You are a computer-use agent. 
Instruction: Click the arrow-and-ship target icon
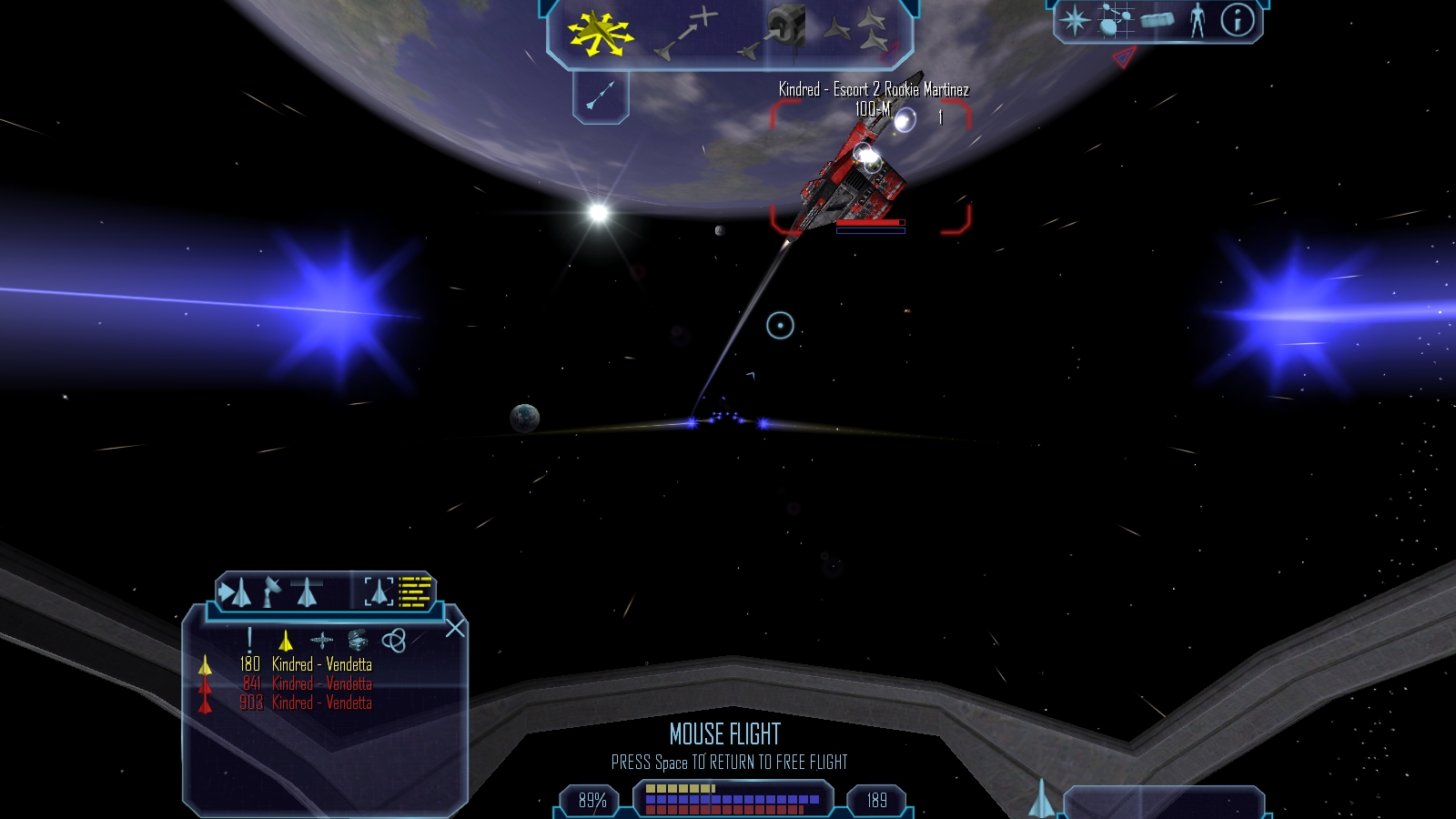tap(236, 593)
